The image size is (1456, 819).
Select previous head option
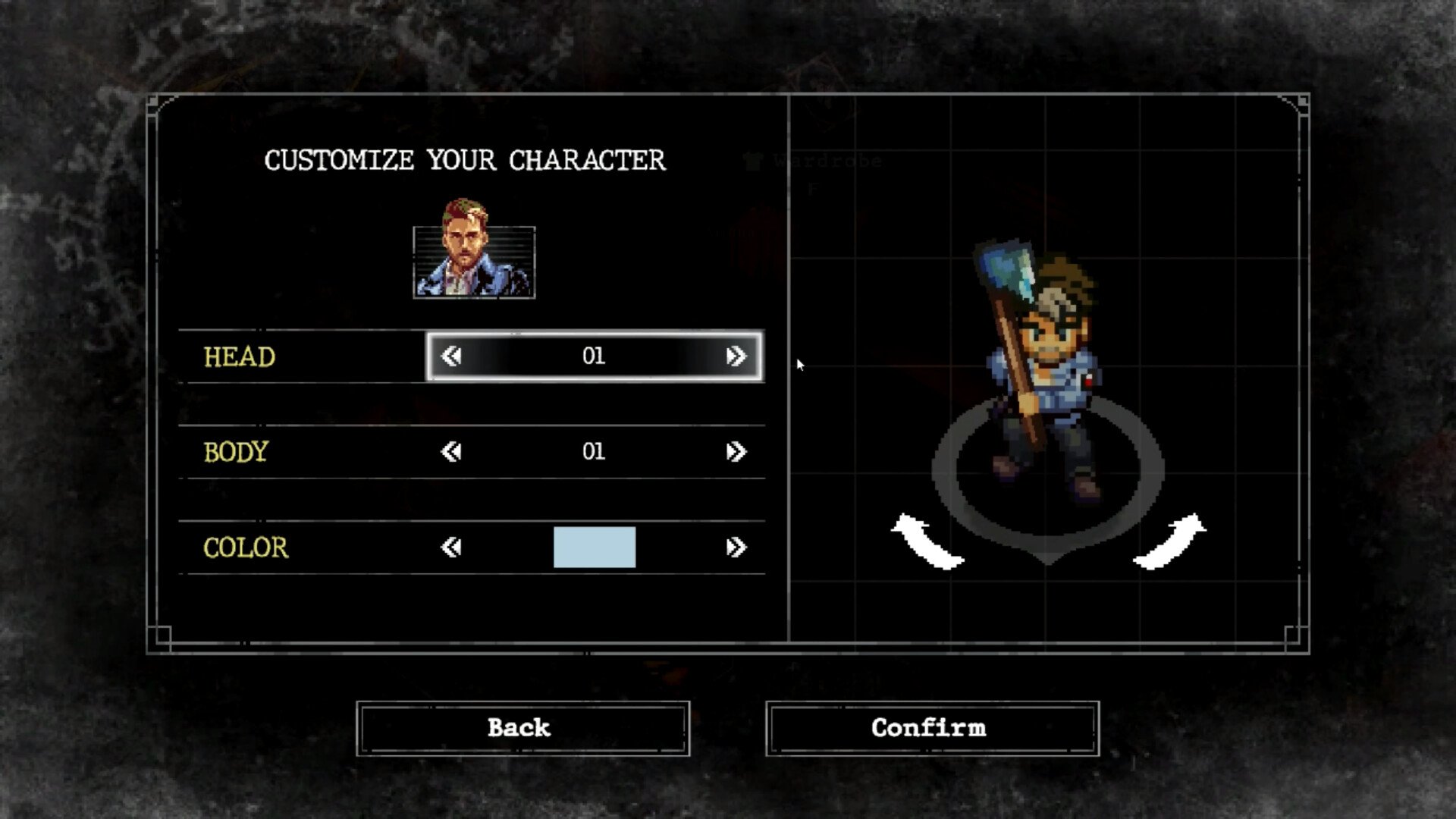(x=451, y=356)
